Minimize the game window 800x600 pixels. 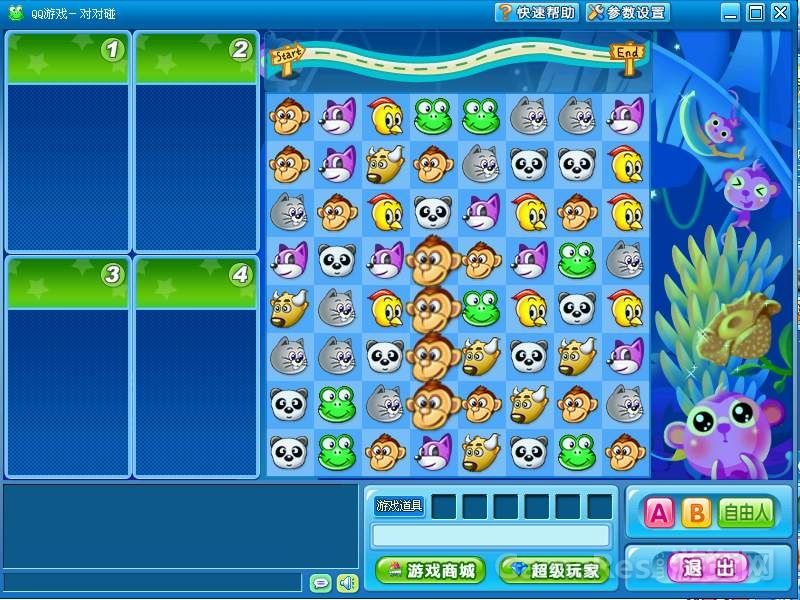point(731,12)
